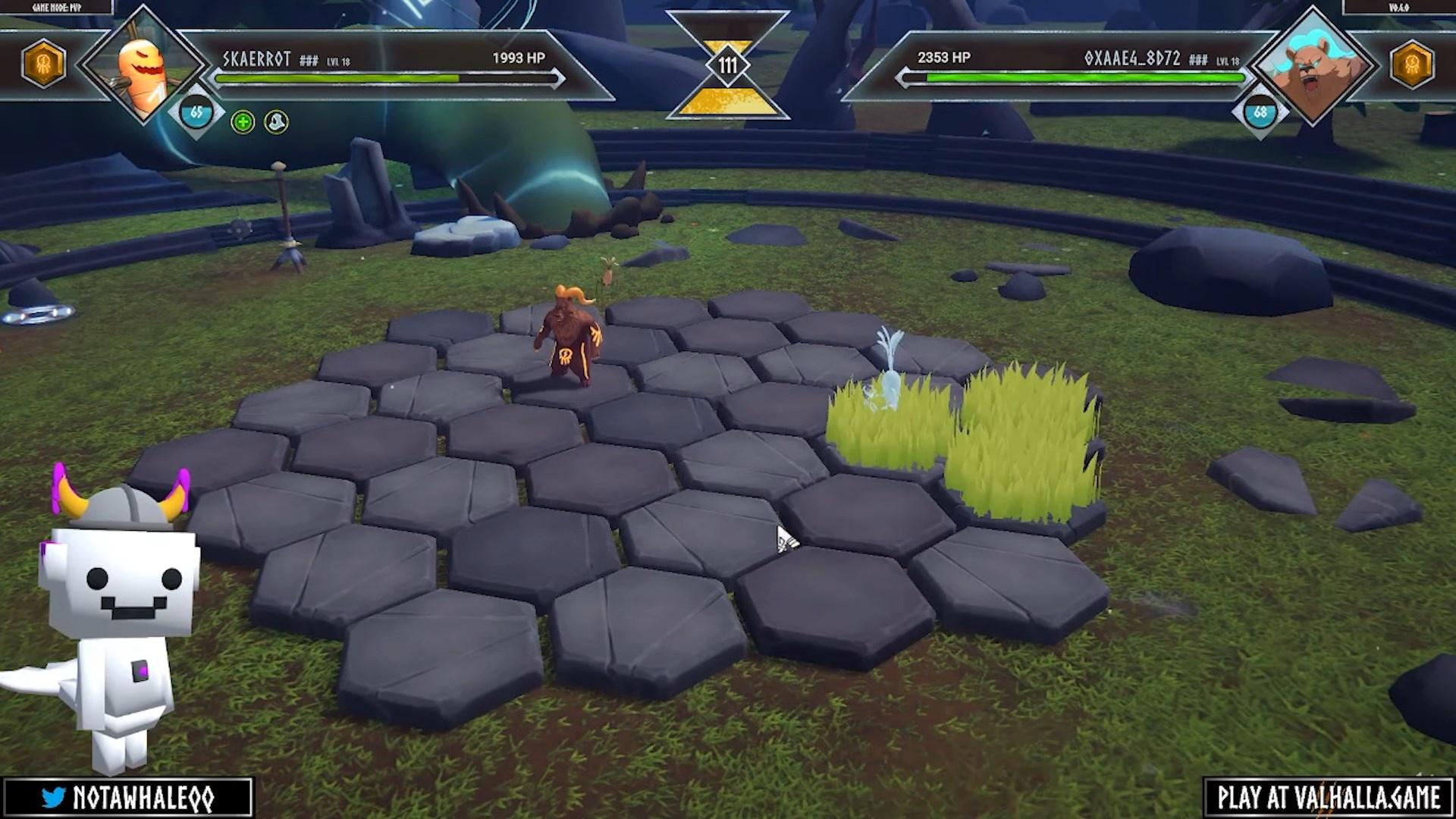Viewport: 1456px width, 819px height.
Task: Open the NOTAWHALEQQ Twitter banner
Action: click(127, 798)
